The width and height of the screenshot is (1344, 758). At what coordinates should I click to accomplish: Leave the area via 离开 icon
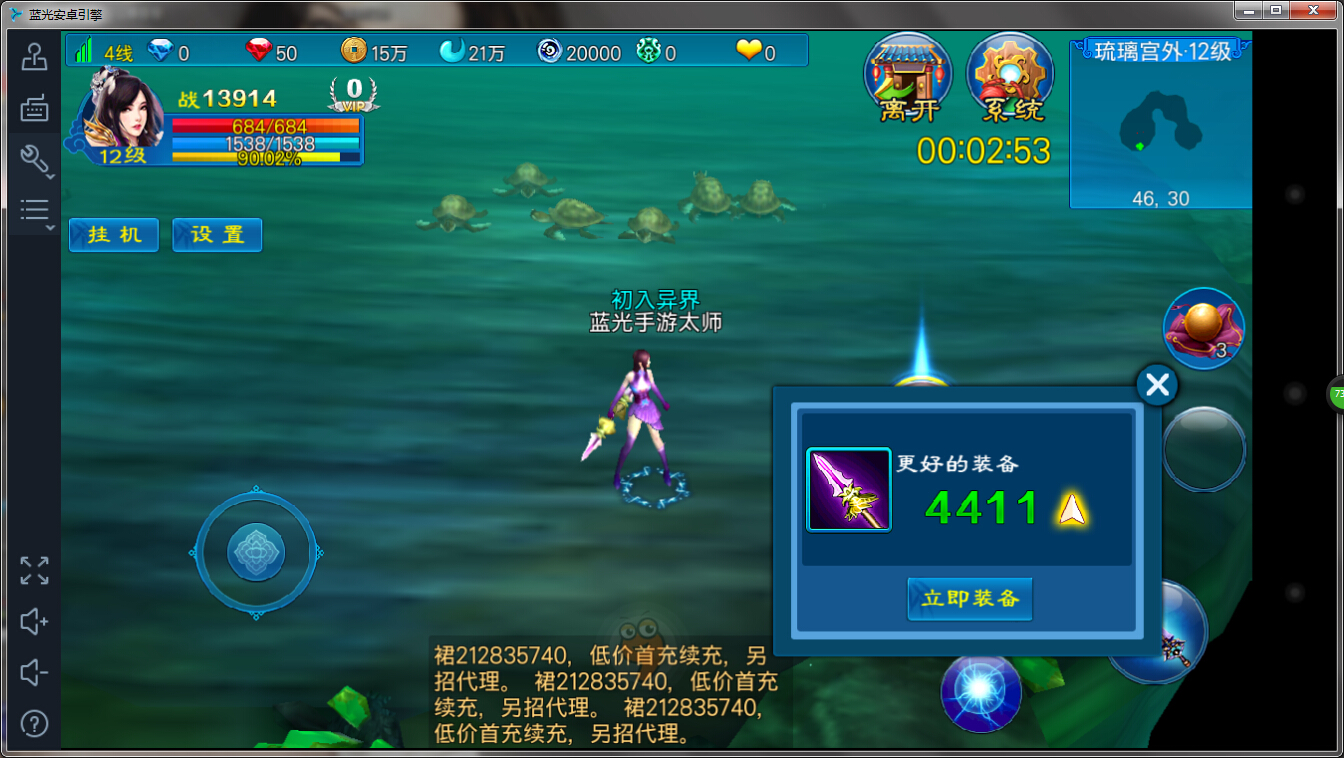point(907,79)
